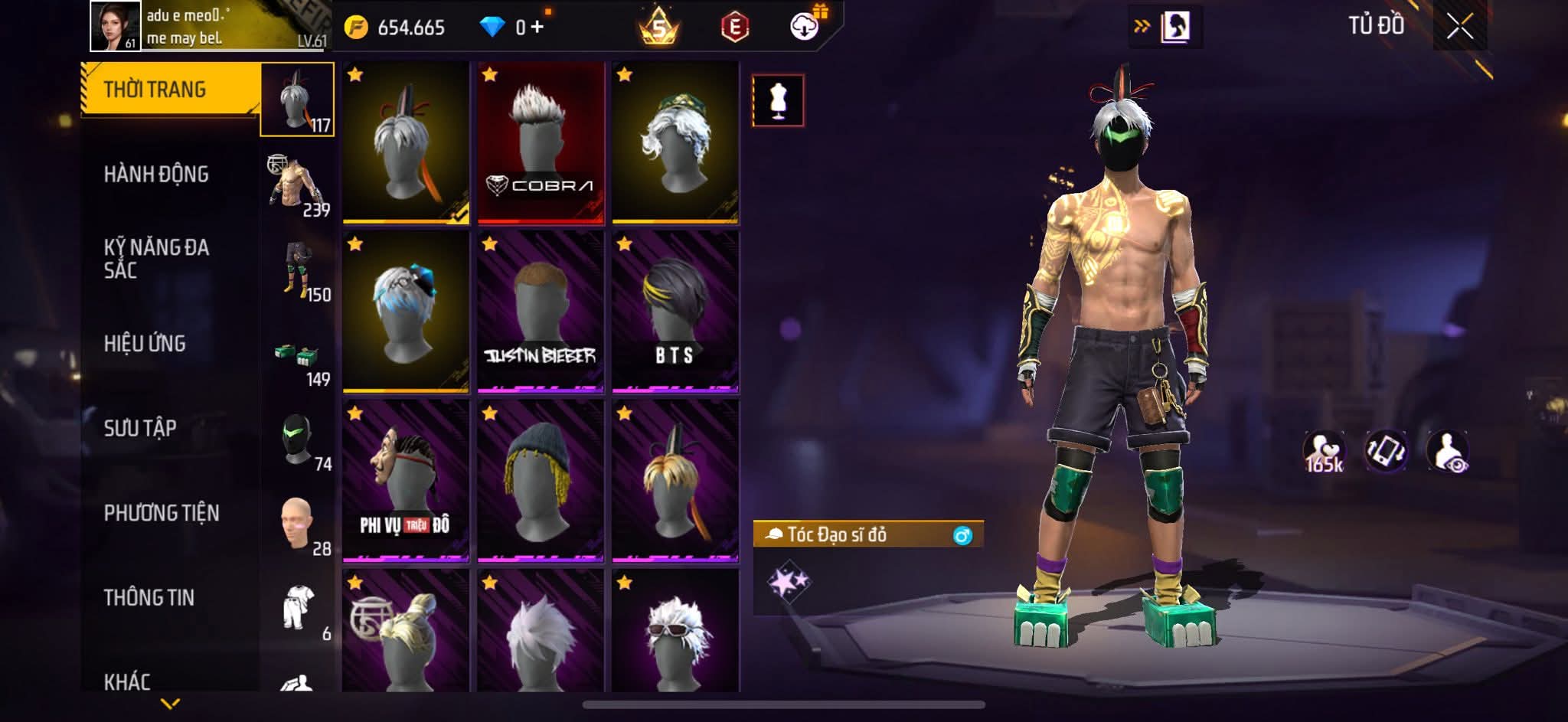Choose the beanie with yellow dreadlocks
The image size is (1568, 722).
[x=541, y=481]
